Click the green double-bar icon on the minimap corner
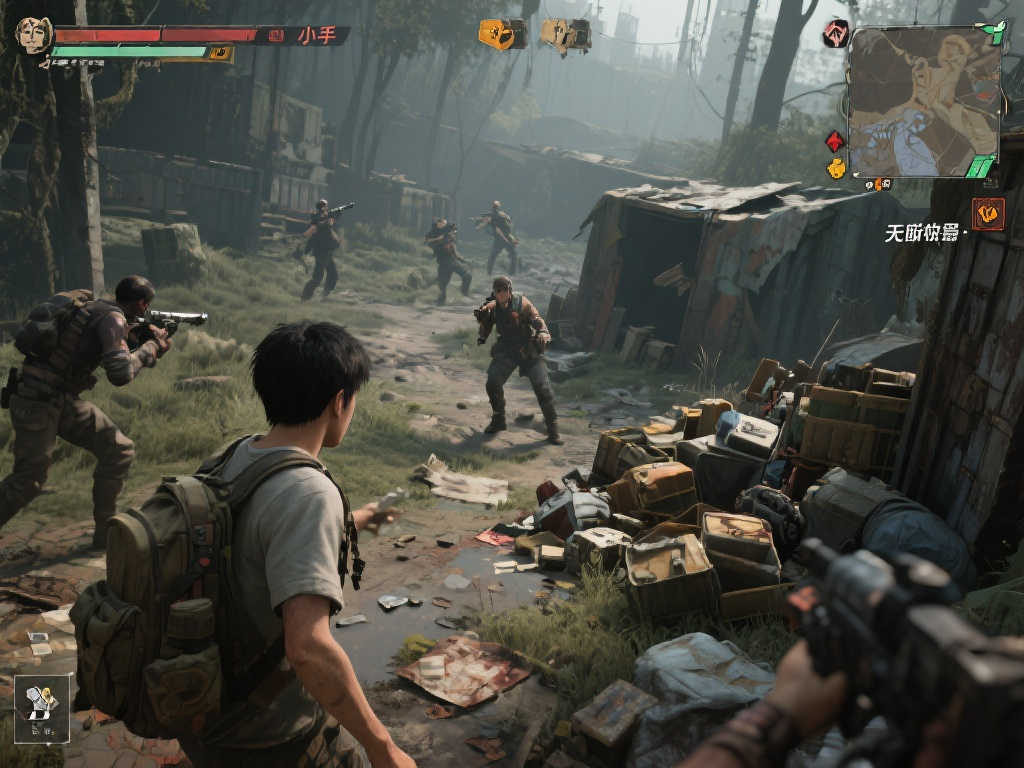Viewport: 1024px width, 768px height. (x=980, y=167)
